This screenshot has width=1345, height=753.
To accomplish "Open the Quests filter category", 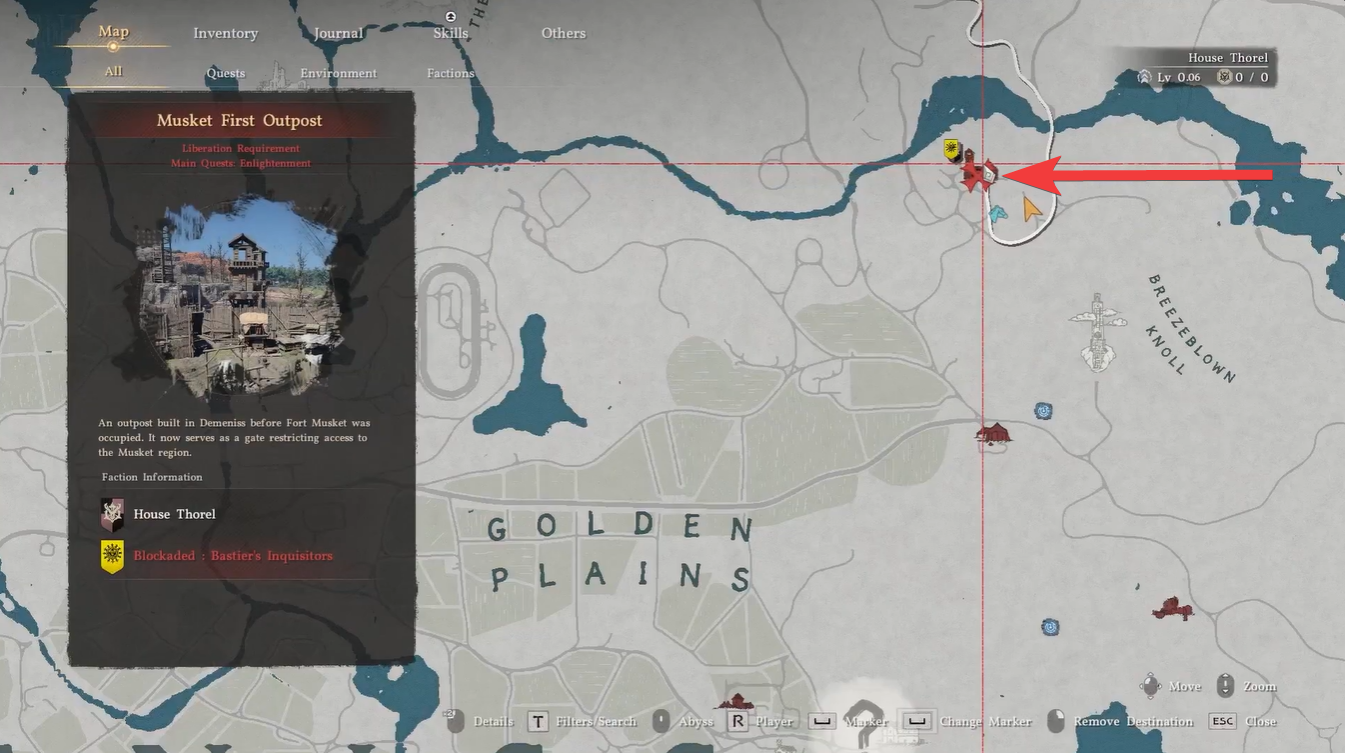I will pos(225,72).
